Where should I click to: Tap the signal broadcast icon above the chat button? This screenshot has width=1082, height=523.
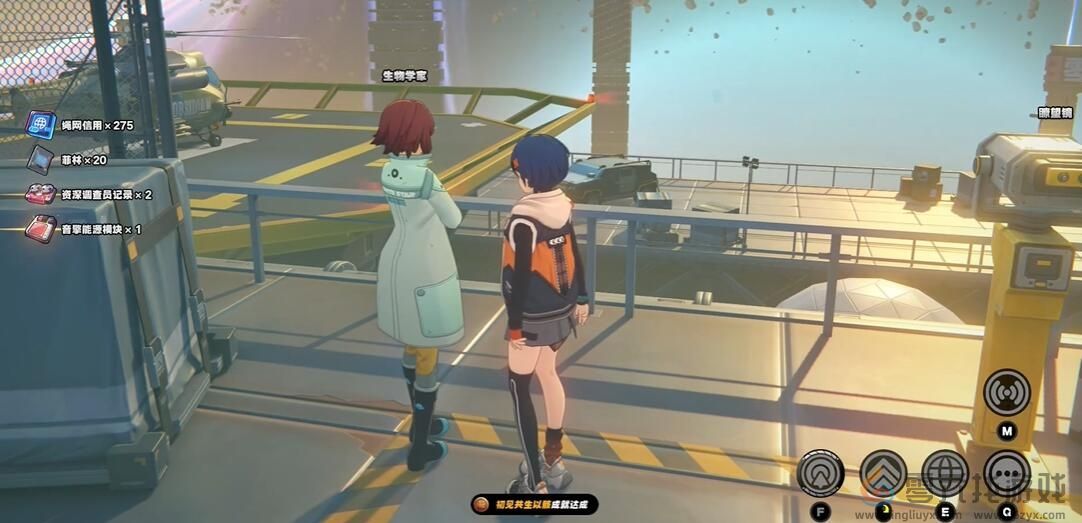click(1006, 392)
